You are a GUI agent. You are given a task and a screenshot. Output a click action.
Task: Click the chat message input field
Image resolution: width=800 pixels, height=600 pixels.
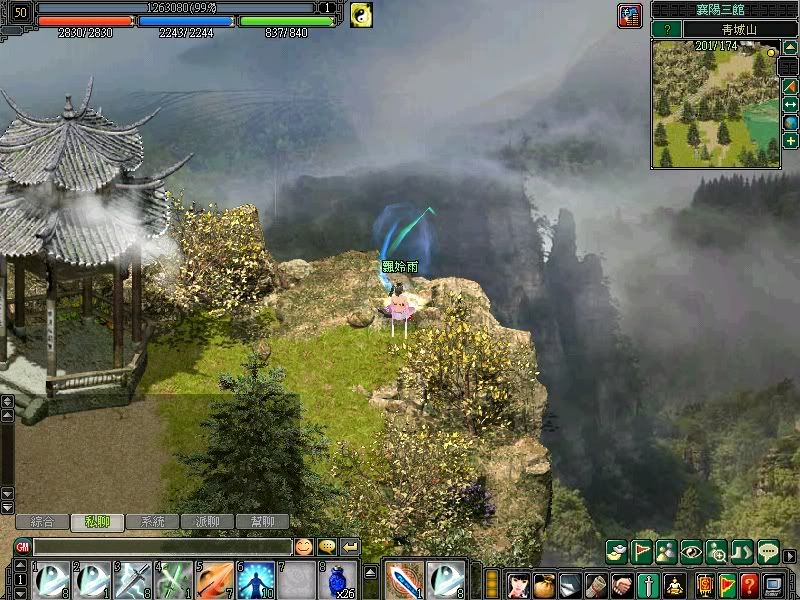(x=161, y=547)
